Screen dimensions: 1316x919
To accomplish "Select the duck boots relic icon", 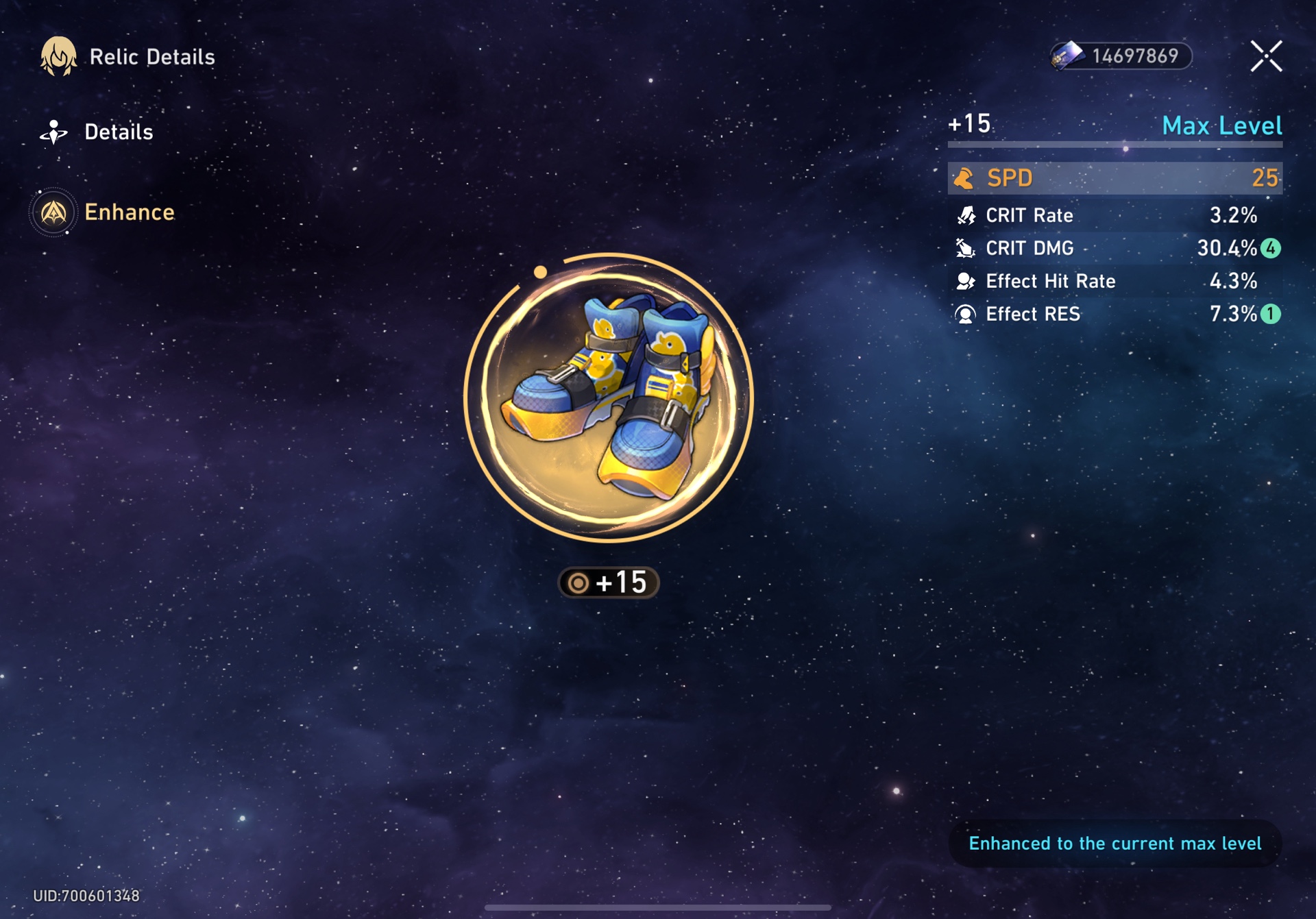I will tap(609, 397).
